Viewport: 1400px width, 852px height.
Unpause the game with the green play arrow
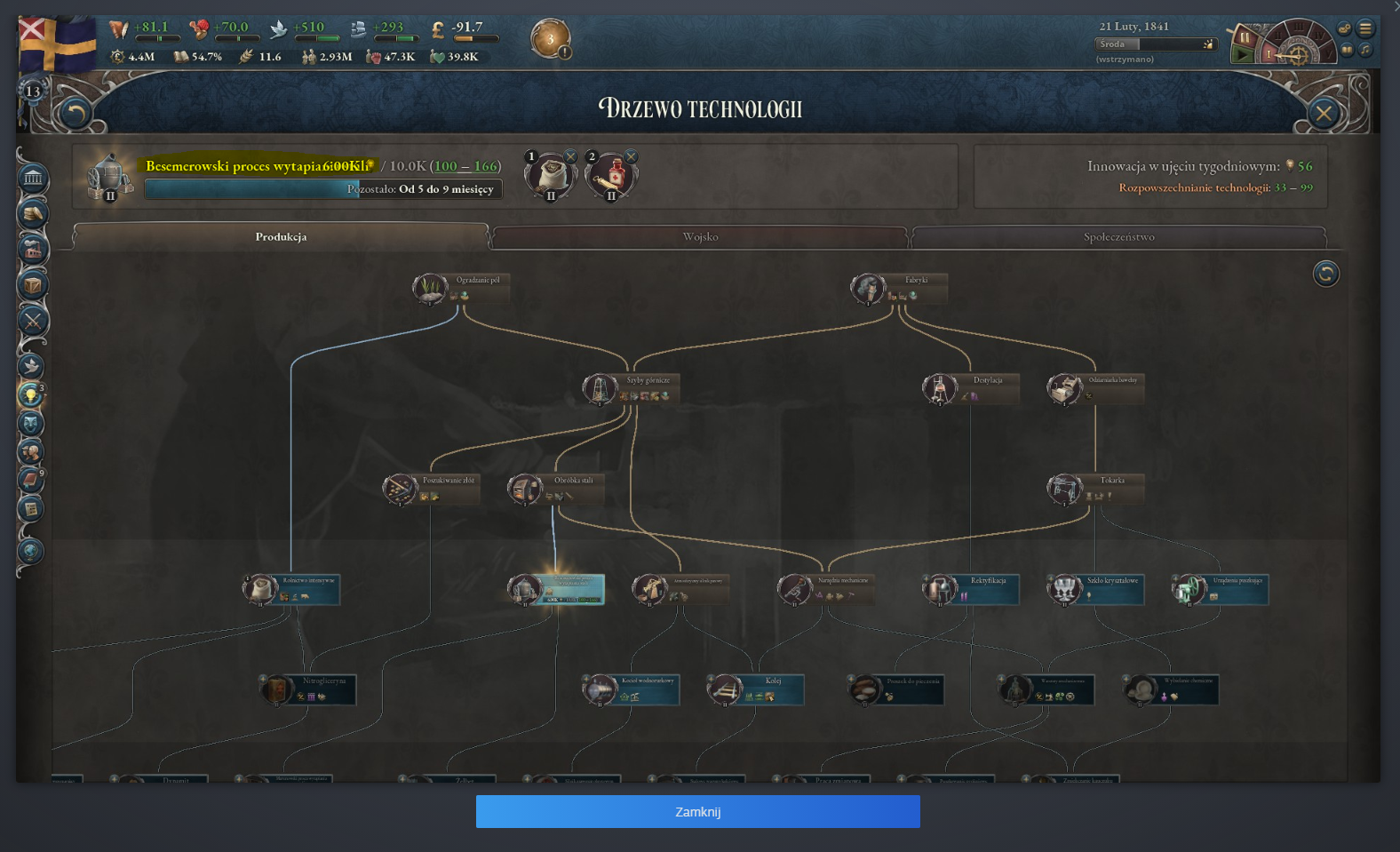tap(1243, 53)
